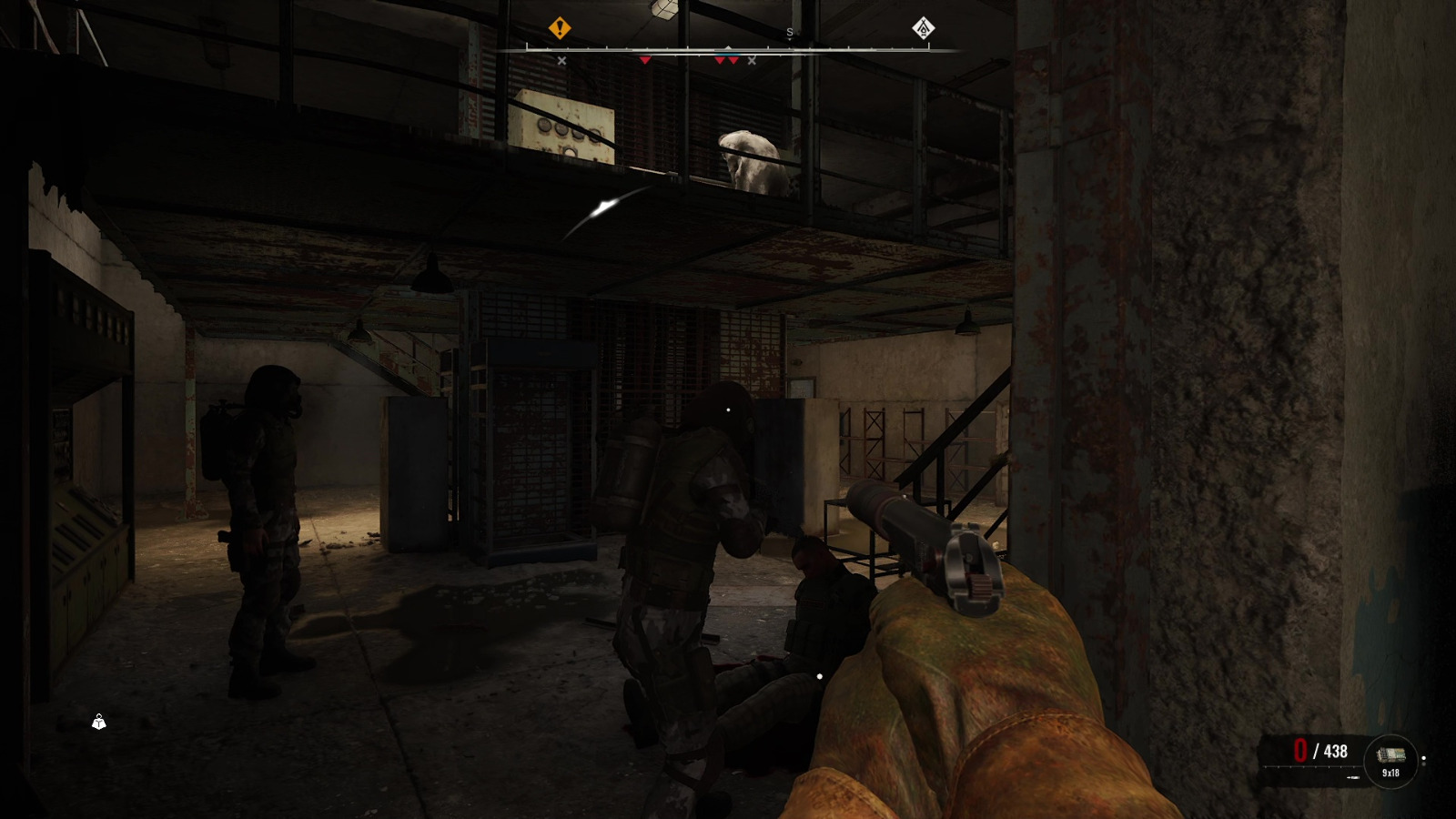Select the paired red enemy markers
The image size is (1456, 819).
click(726, 60)
